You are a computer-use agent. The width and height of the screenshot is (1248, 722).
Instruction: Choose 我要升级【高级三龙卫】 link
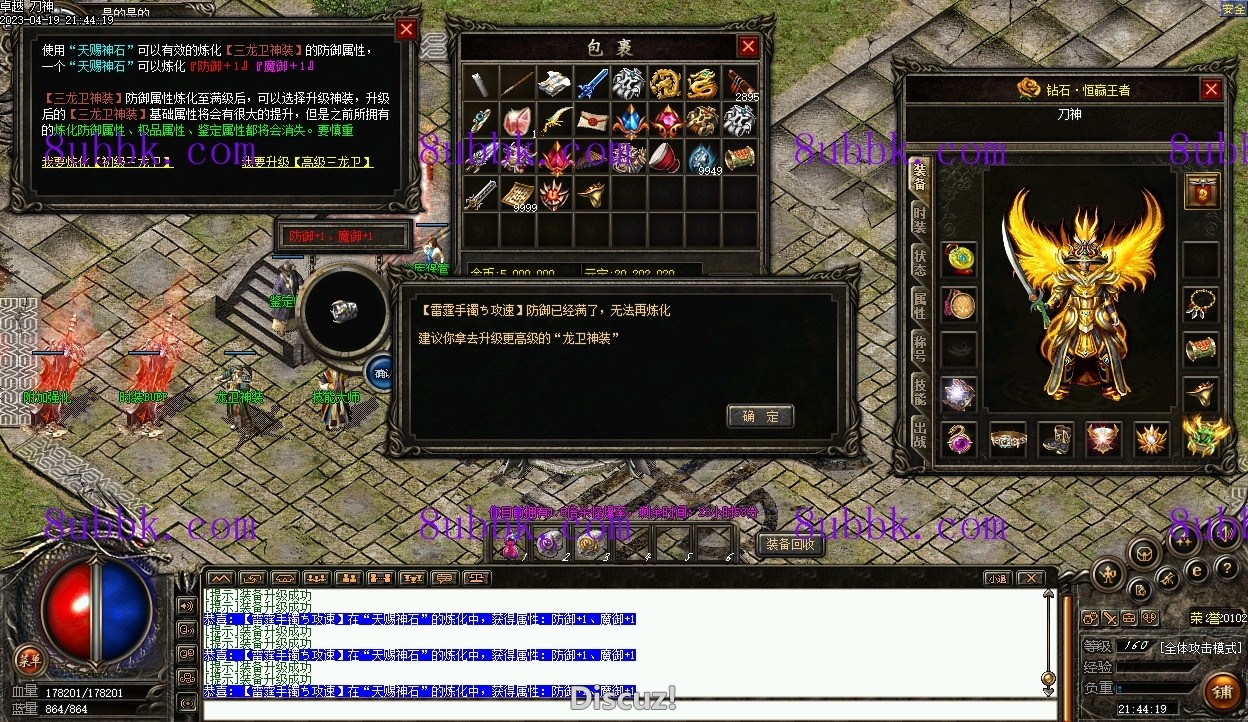click(307, 162)
